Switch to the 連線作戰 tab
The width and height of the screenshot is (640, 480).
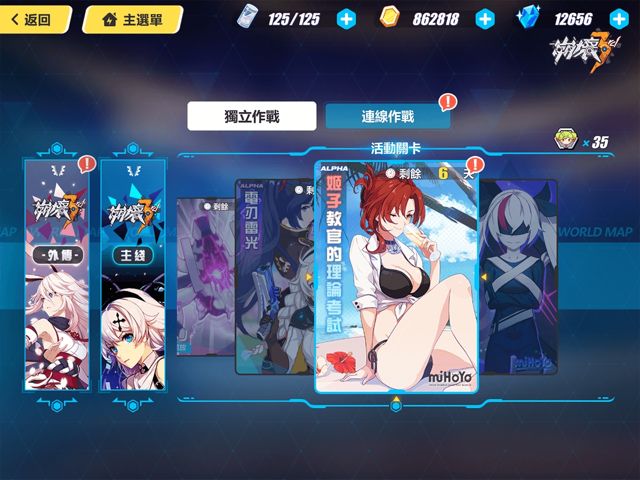pos(387,116)
